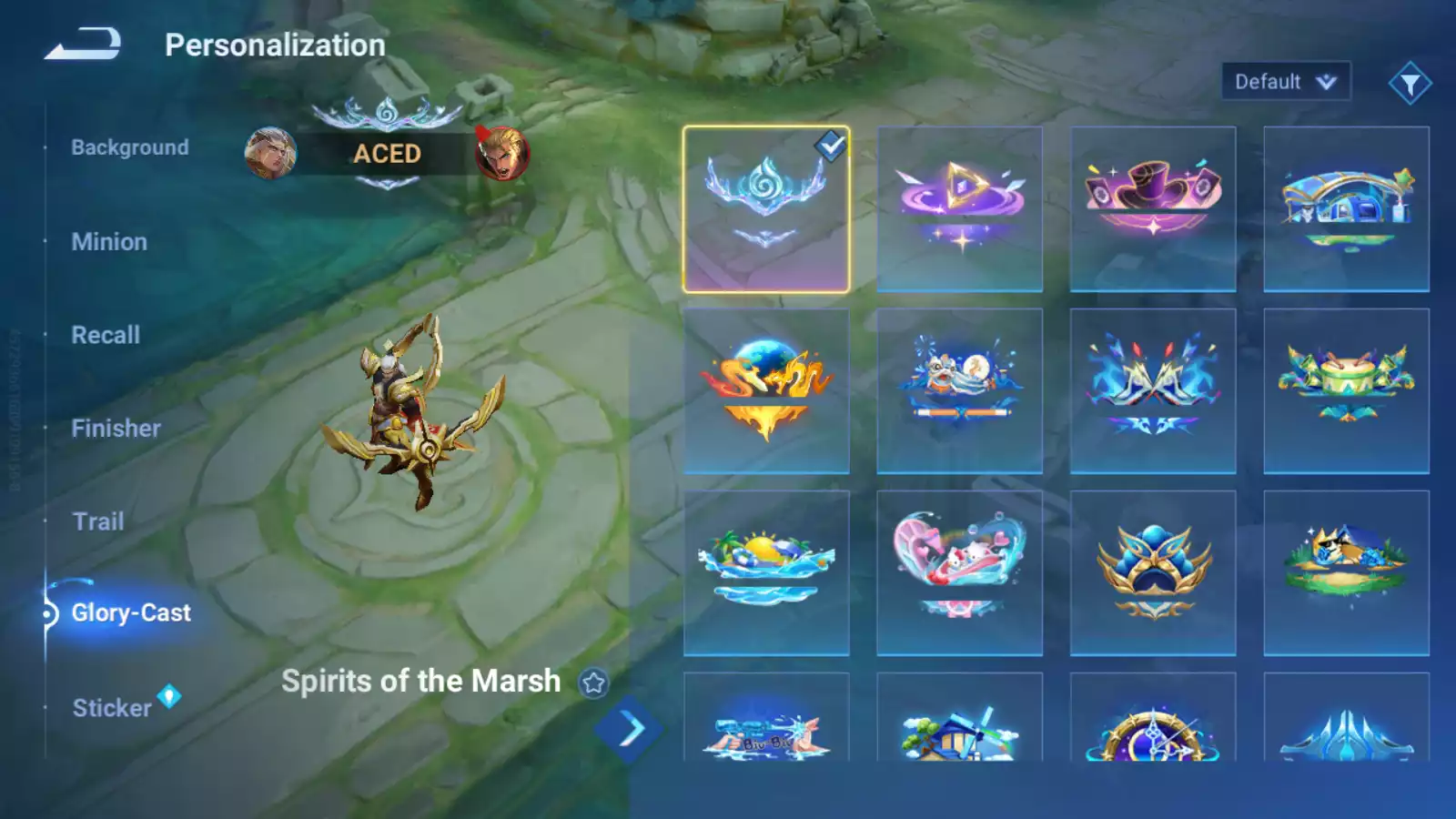
Task: Open the Minion category
Action: pos(109,242)
